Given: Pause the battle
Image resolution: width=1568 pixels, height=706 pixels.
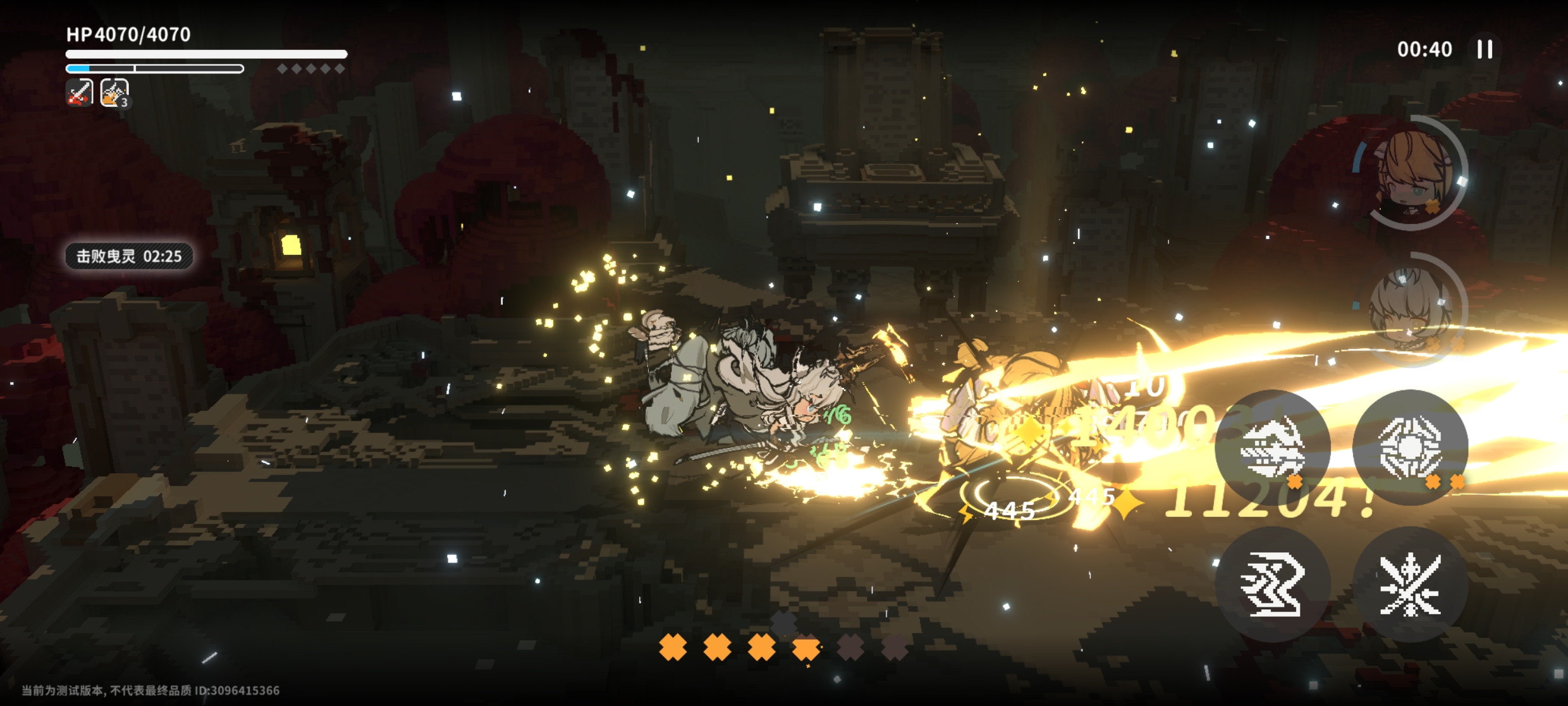Looking at the screenshot, I should pyautogui.click(x=1485, y=49).
